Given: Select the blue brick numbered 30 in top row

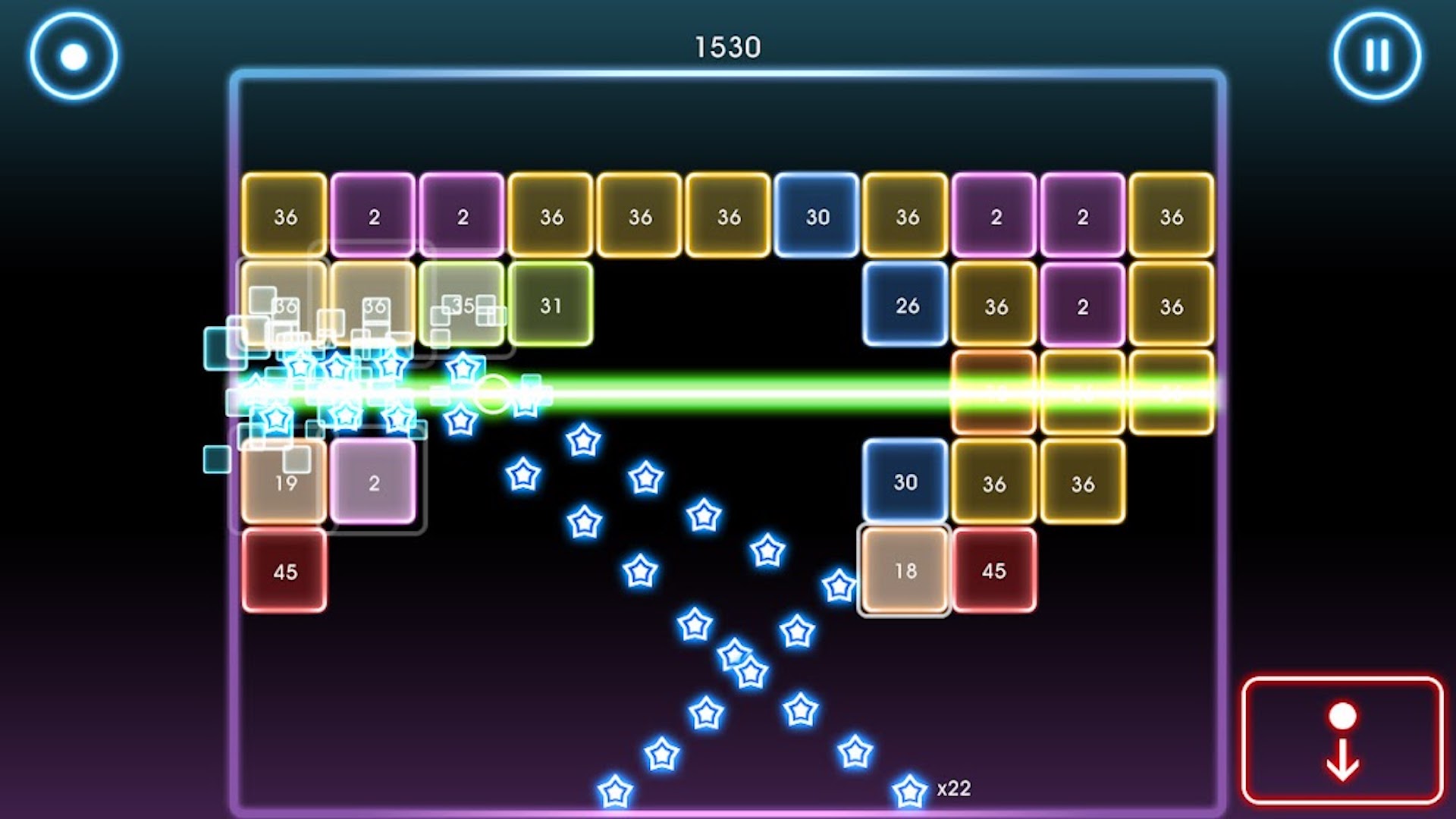Looking at the screenshot, I should tap(817, 217).
